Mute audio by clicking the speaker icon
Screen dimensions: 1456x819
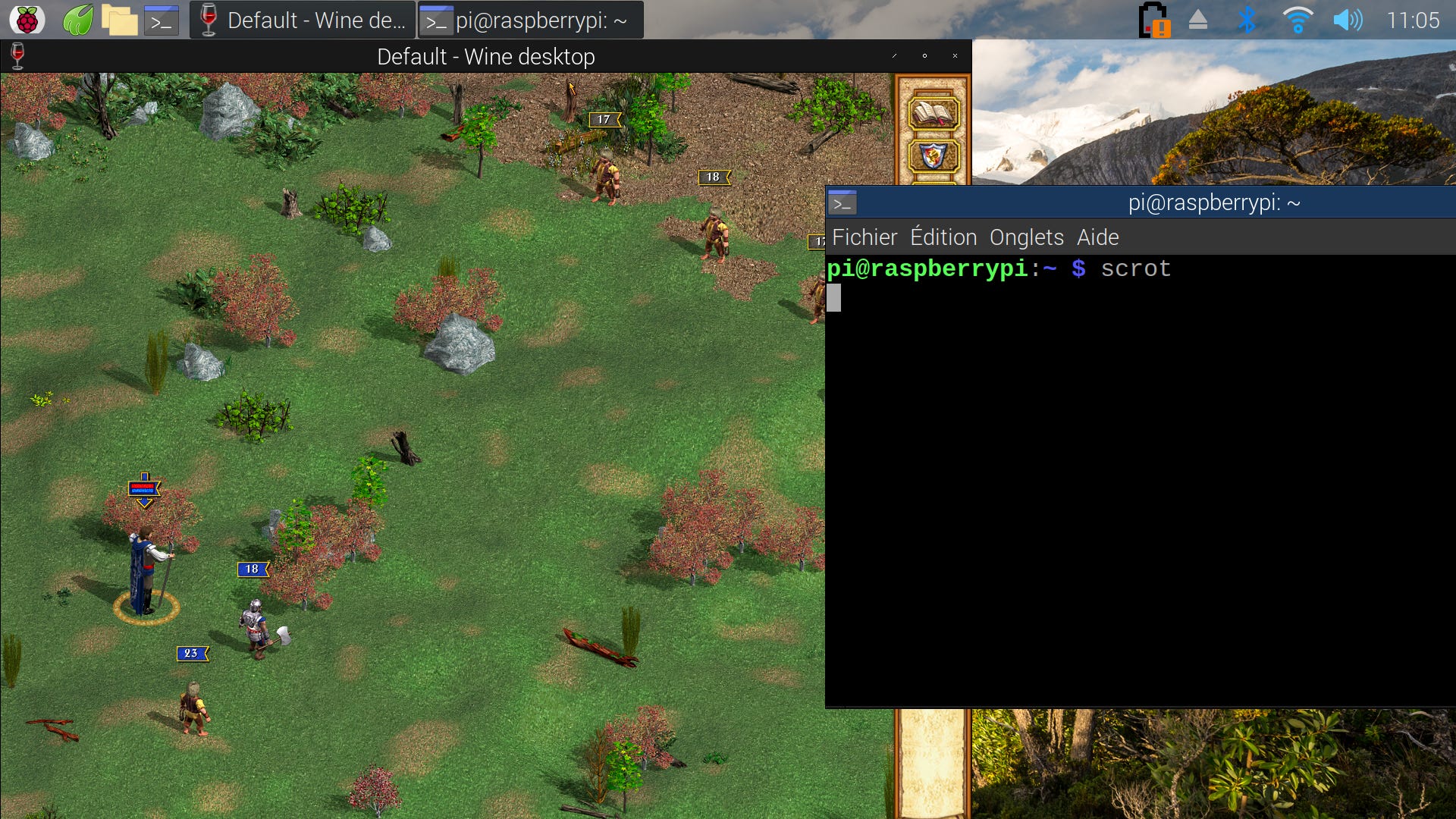click(1349, 20)
